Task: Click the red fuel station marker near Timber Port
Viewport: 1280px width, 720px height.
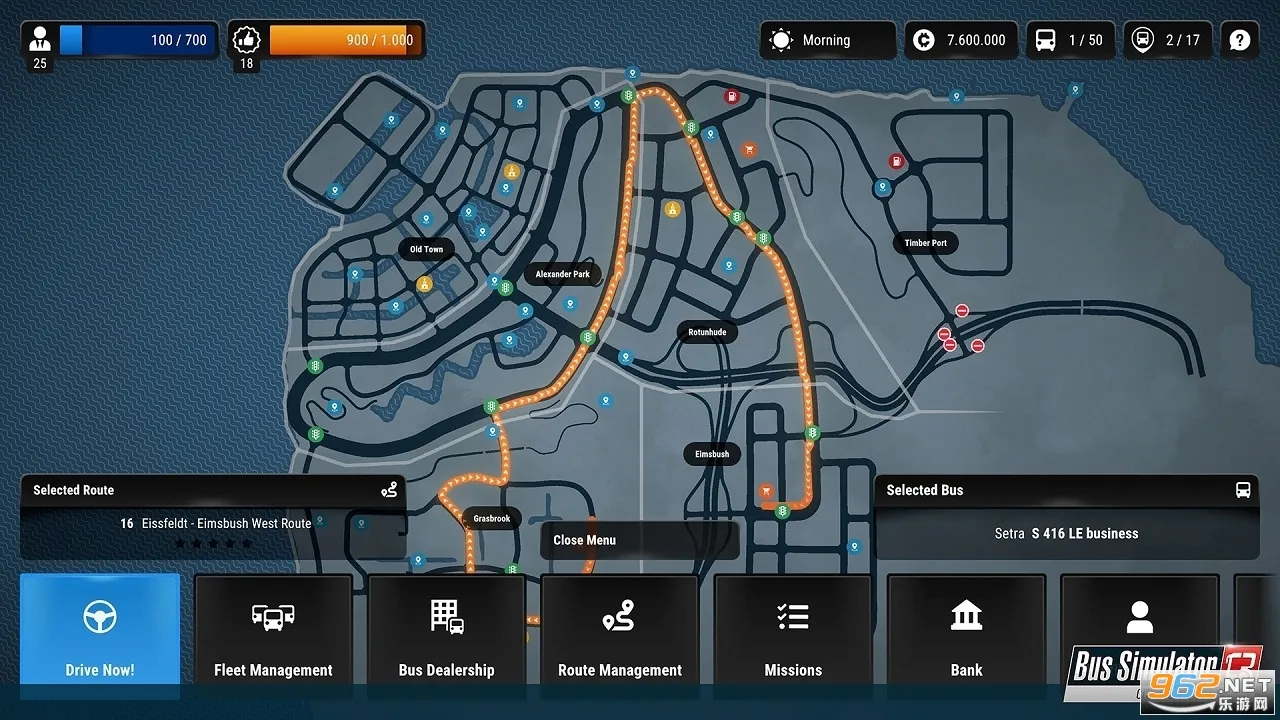Action: (x=896, y=161)
